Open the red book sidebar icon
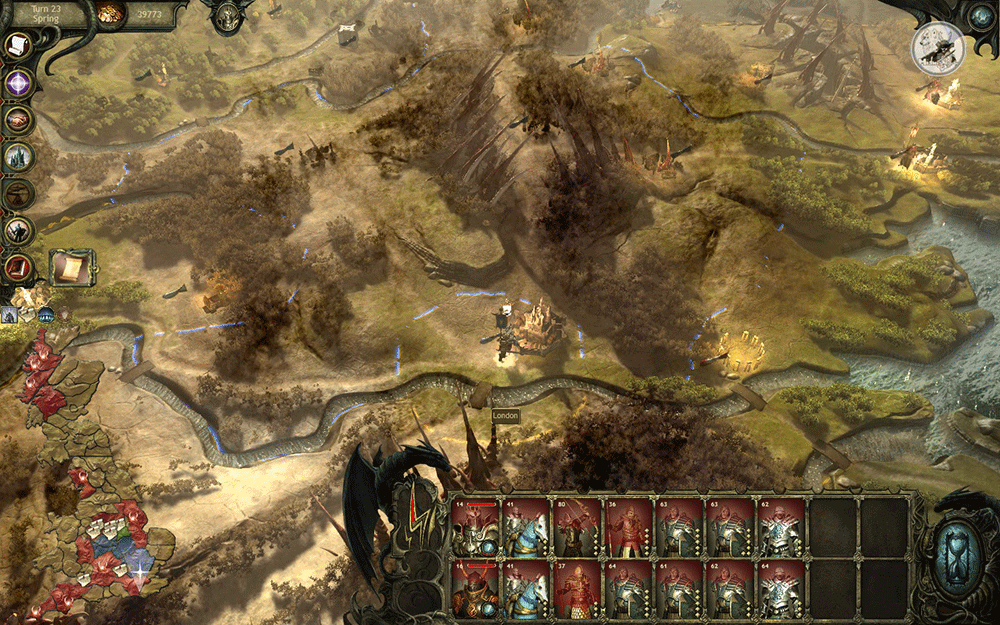Screen dimensions: 1000x625 click(x=18, y=267)
